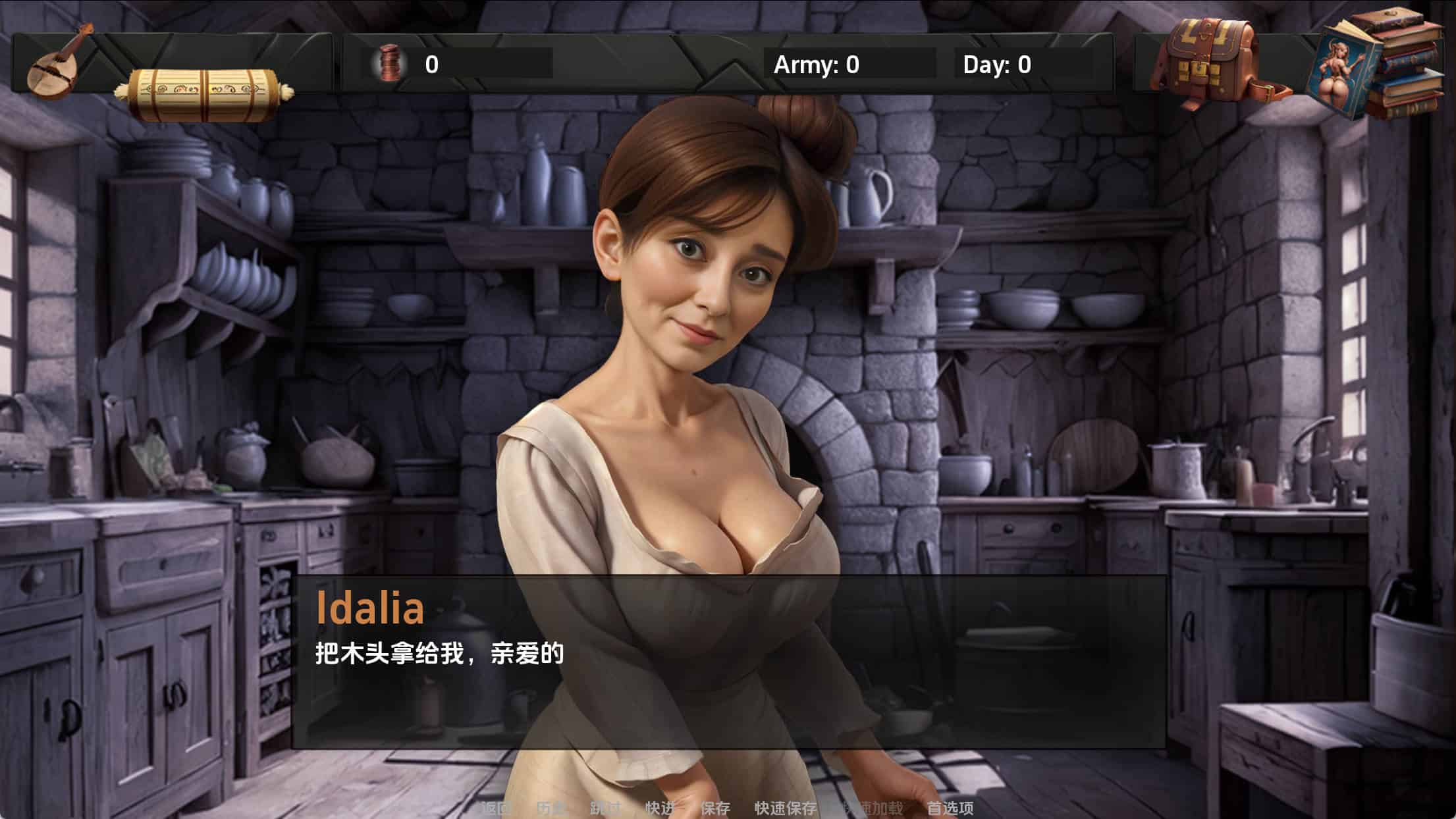The image size is (1456, 819).
Task: Open the 首选项 preferences menu
Action: coord(950,808)
